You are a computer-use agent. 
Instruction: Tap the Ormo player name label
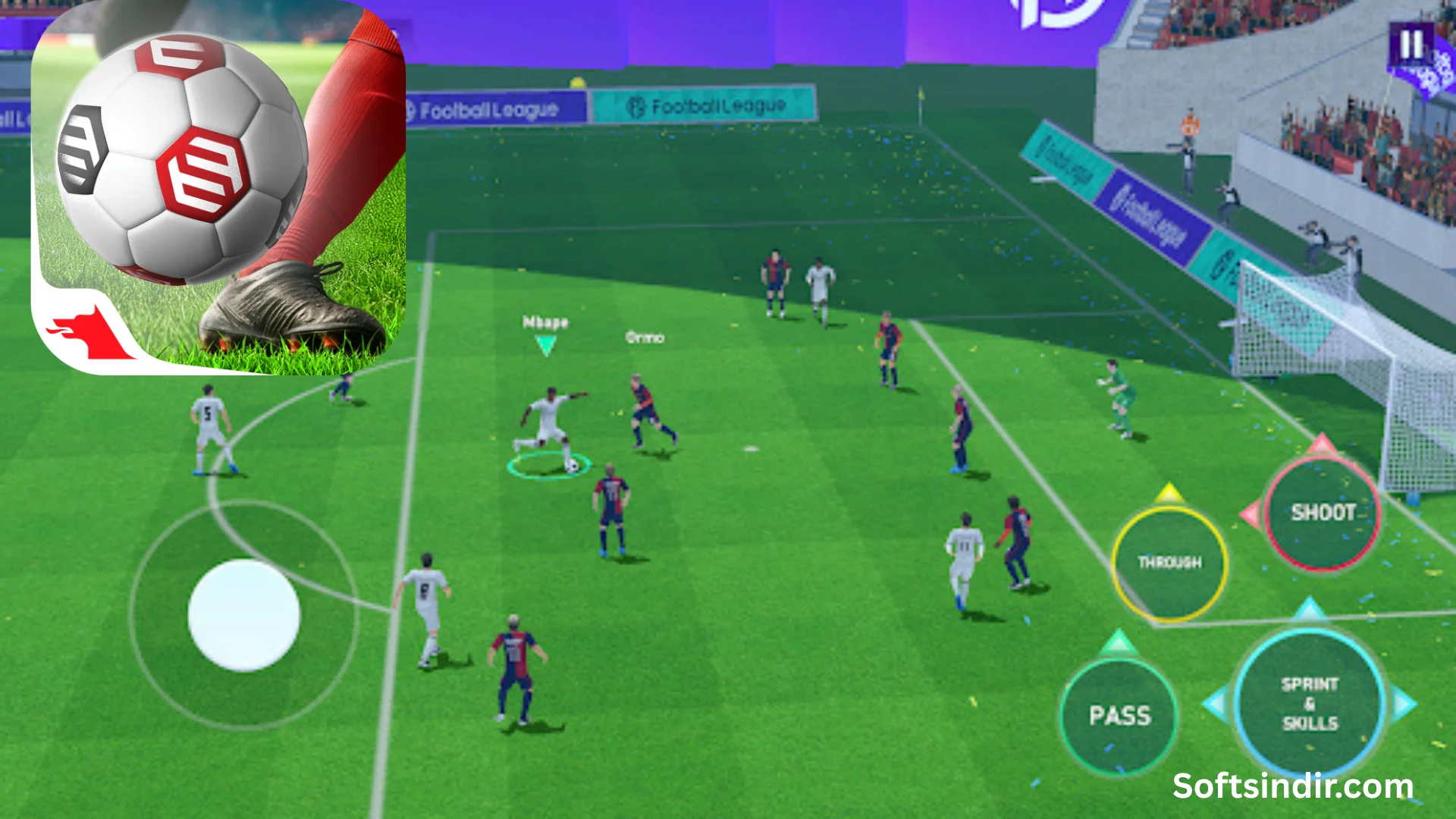(644, 338)
